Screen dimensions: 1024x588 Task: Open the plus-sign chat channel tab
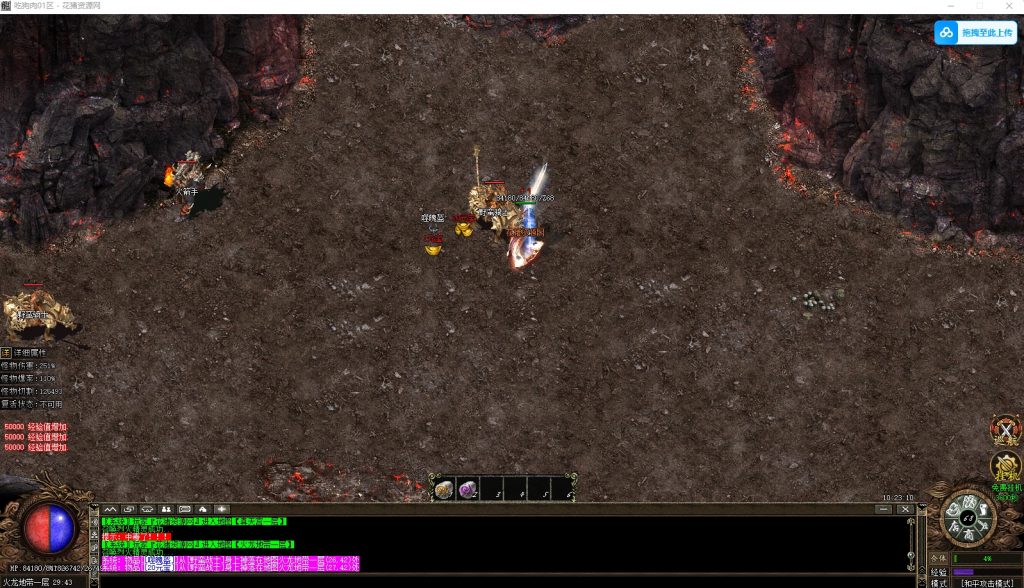coord(221,509)
